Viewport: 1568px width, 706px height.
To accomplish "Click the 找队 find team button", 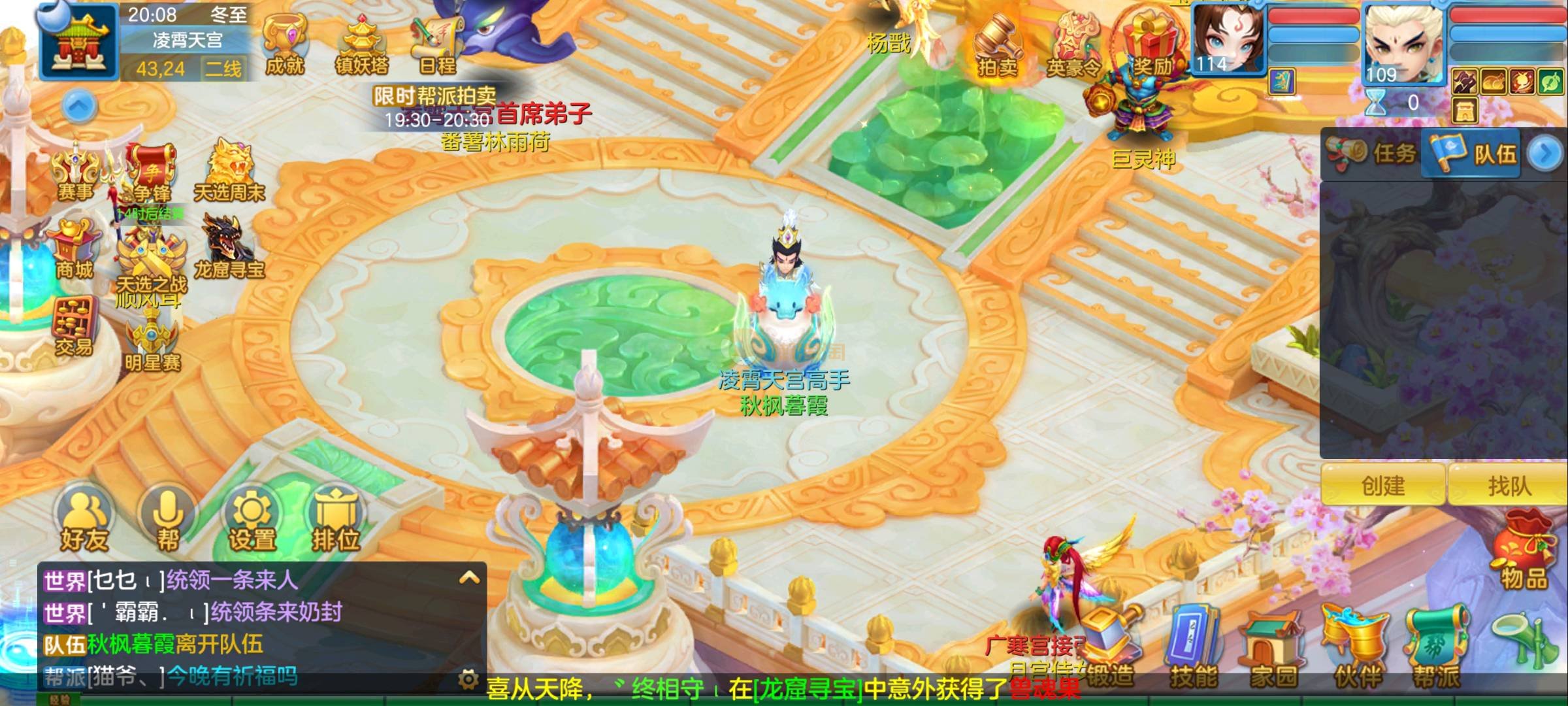I will pos(1509,486).
